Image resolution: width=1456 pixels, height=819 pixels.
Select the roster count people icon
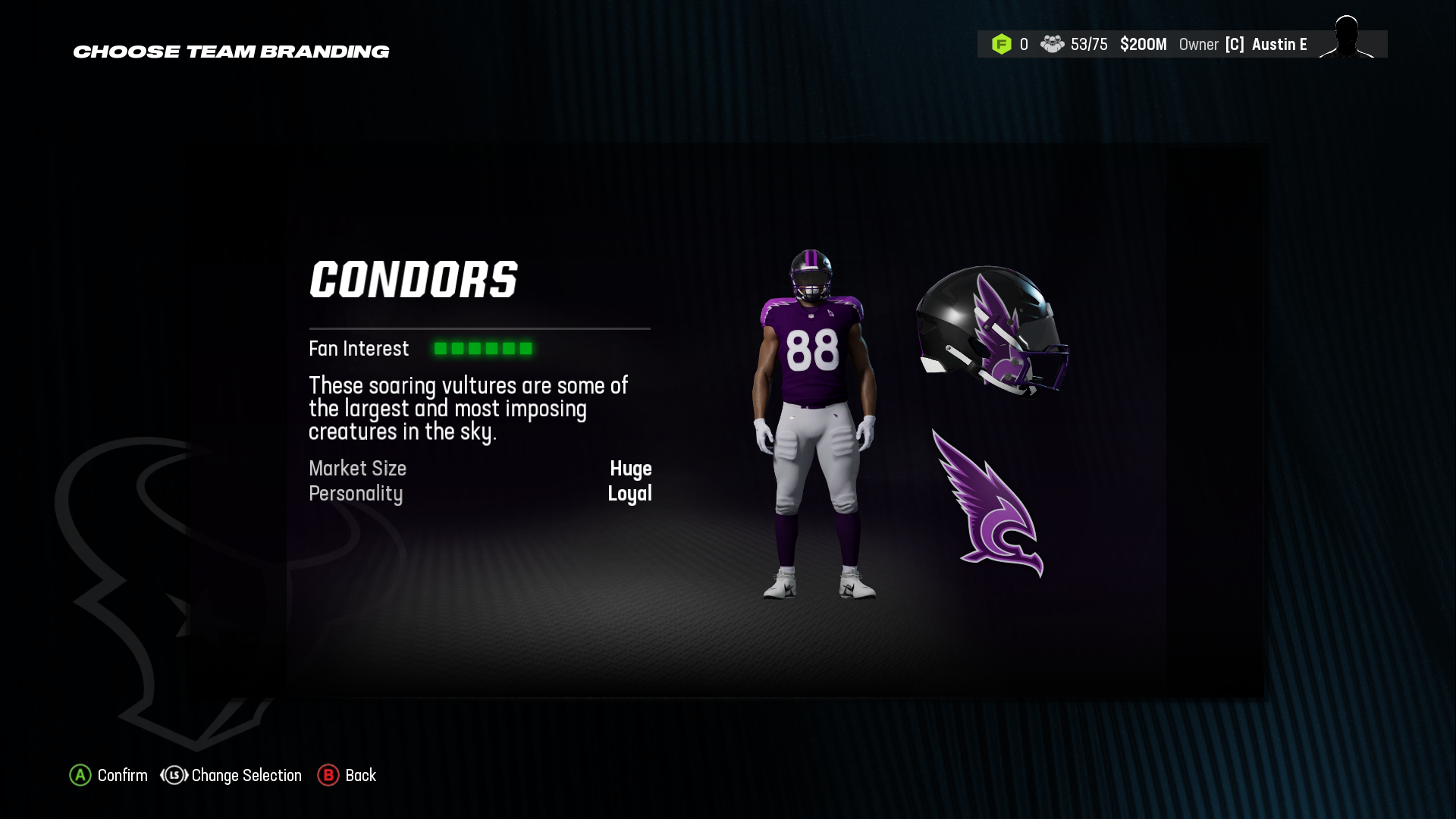coord(1053,45)
